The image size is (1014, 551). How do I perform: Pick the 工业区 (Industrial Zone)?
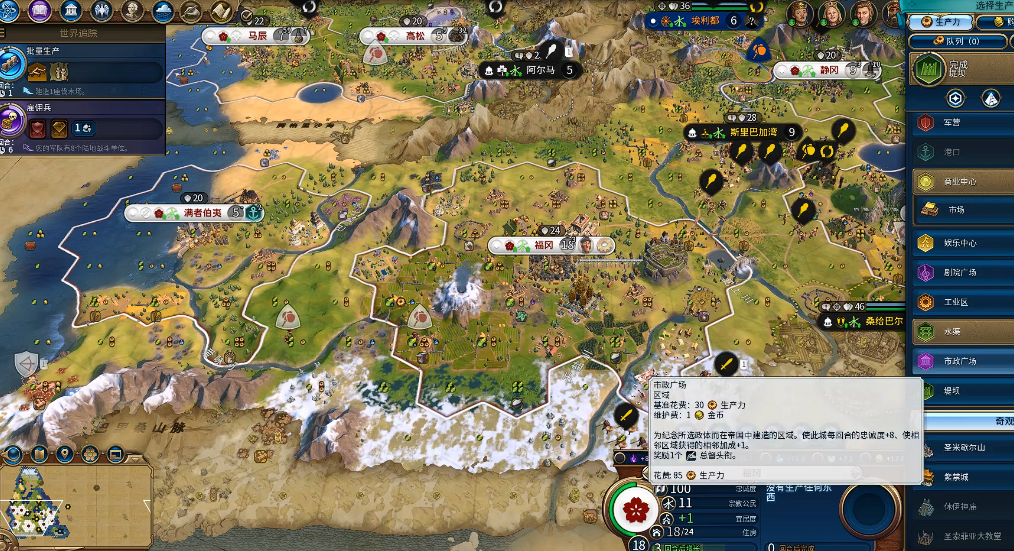960,302
